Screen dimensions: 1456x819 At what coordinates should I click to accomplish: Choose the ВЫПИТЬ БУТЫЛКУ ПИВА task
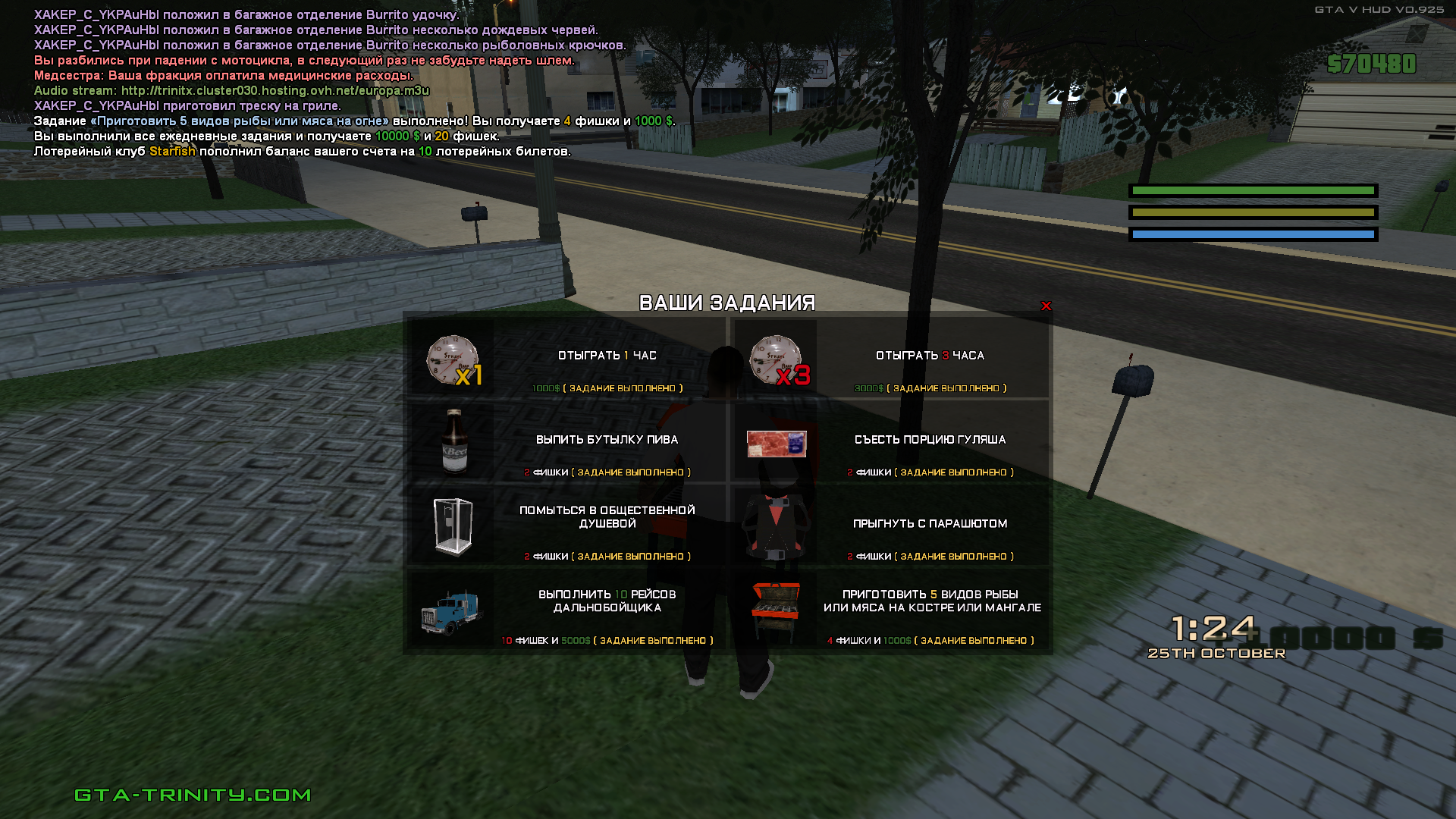[607, 440]
